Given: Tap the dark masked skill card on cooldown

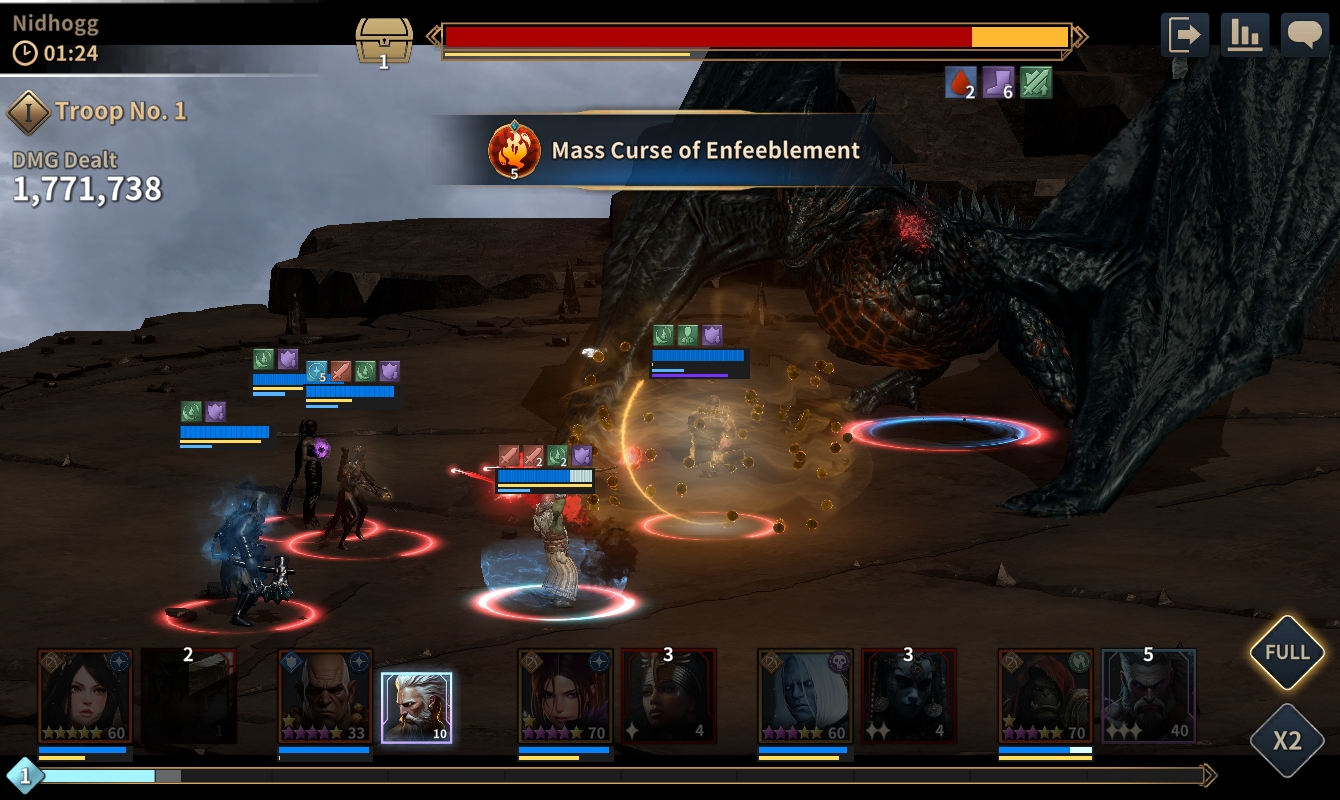Looking at the screenshot, I should tap(908, 696).
